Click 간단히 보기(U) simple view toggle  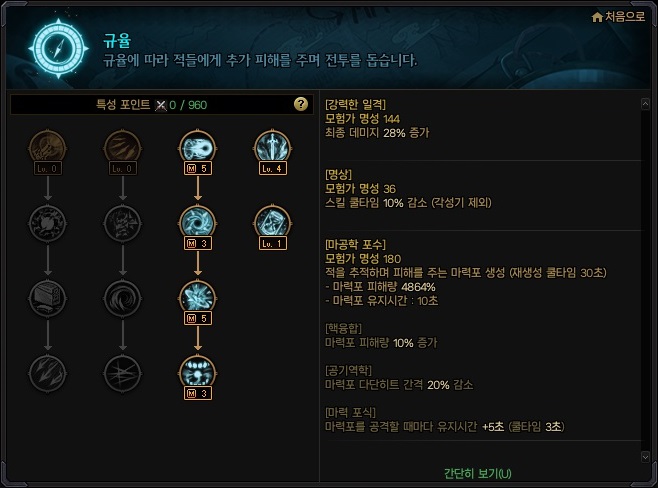click(477, 473)
